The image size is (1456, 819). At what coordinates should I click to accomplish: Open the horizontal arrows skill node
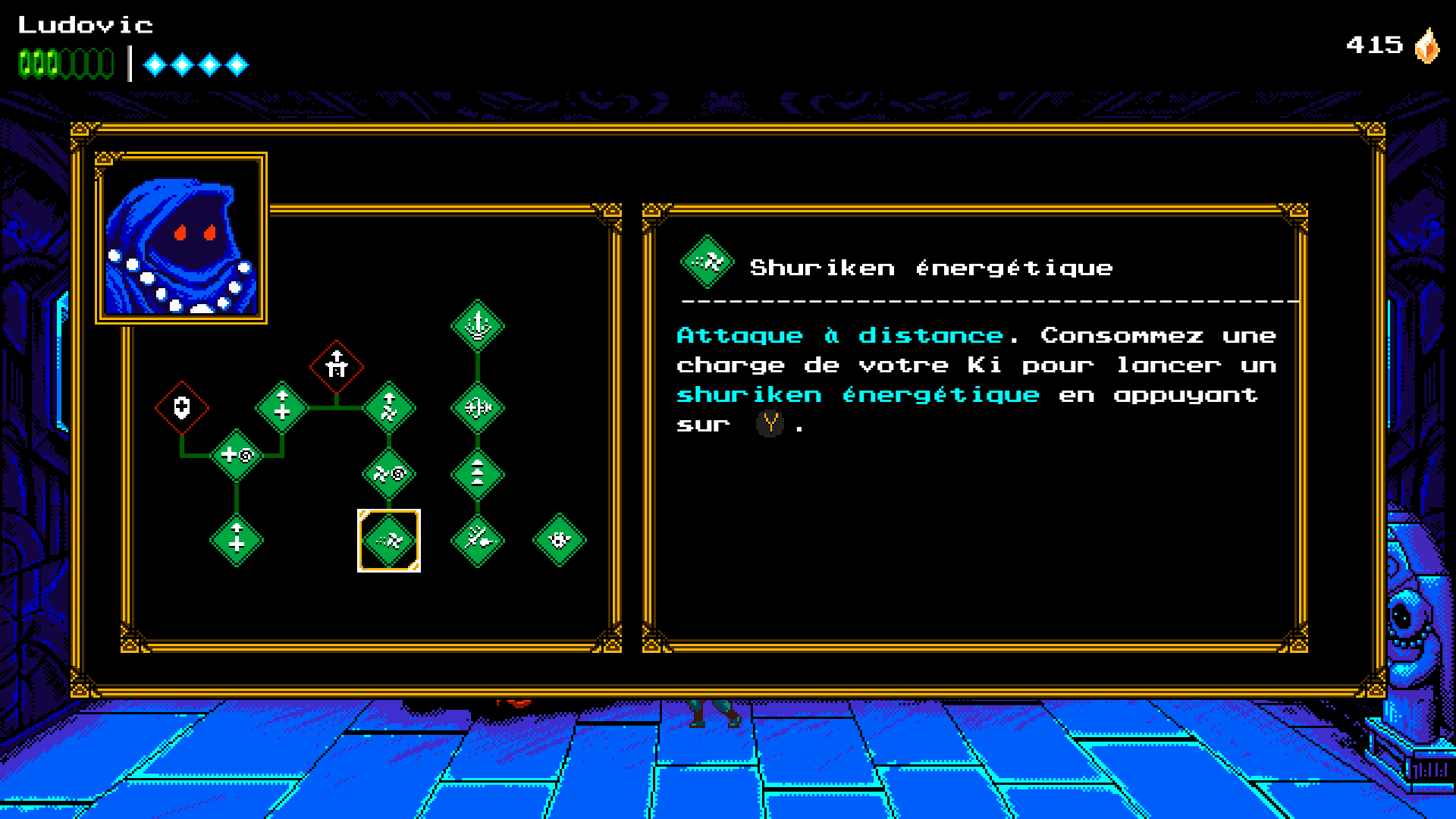coord(478,408)
